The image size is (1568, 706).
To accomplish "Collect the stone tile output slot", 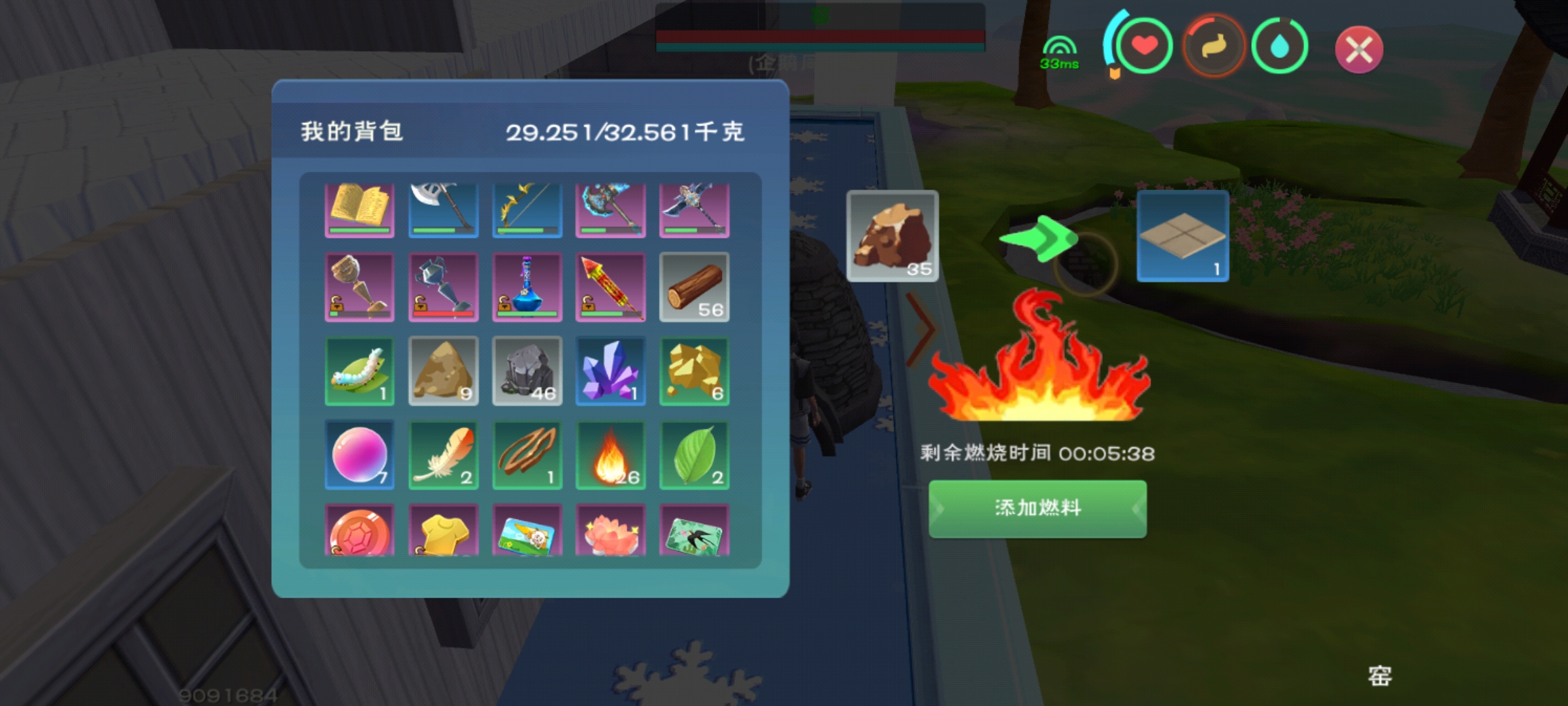I will point(1183,236).
